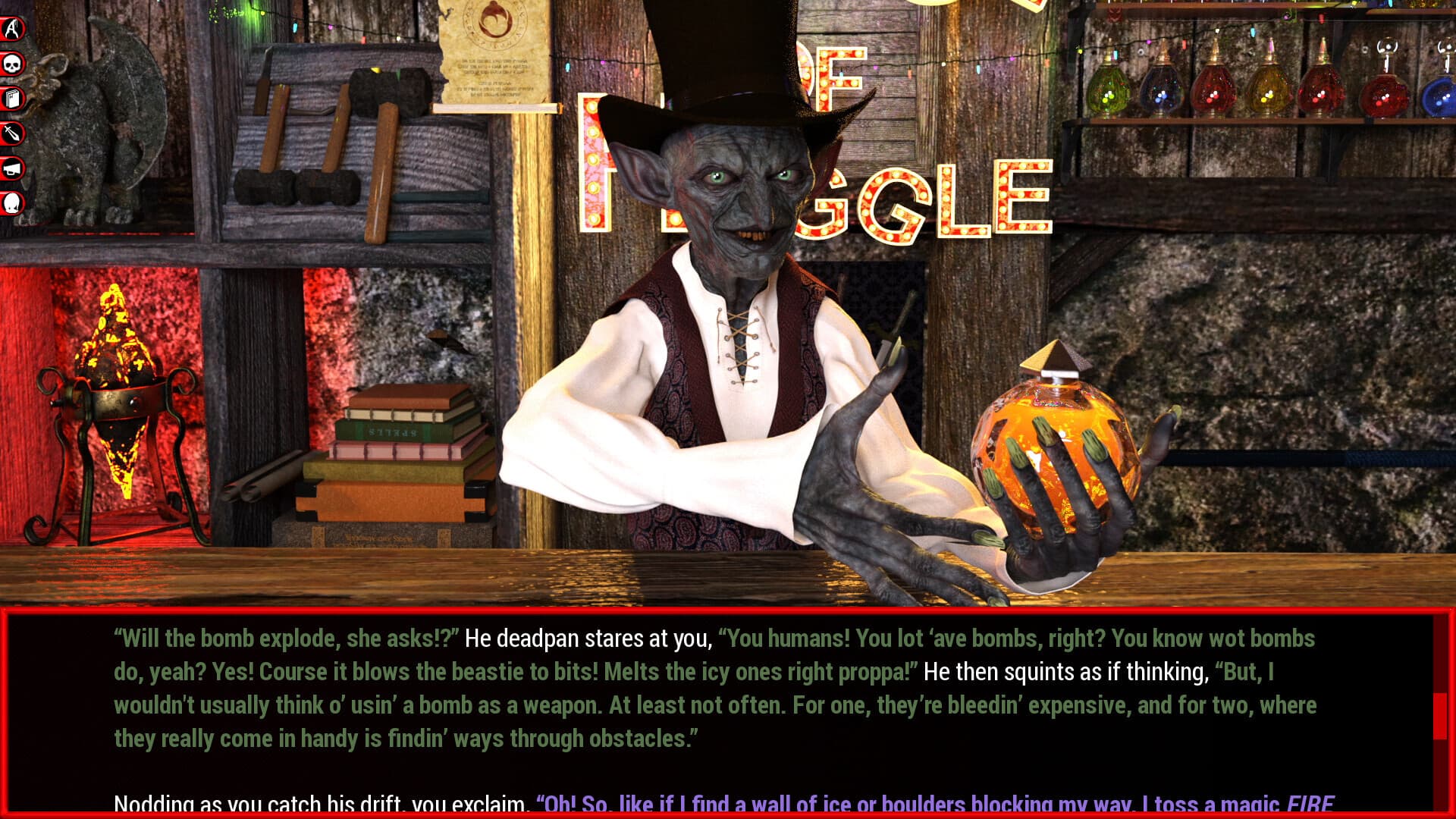This screenshot has width=1456, height=819.
Task: Select the second sidebar icon from bottom
Action: (12, 165)
